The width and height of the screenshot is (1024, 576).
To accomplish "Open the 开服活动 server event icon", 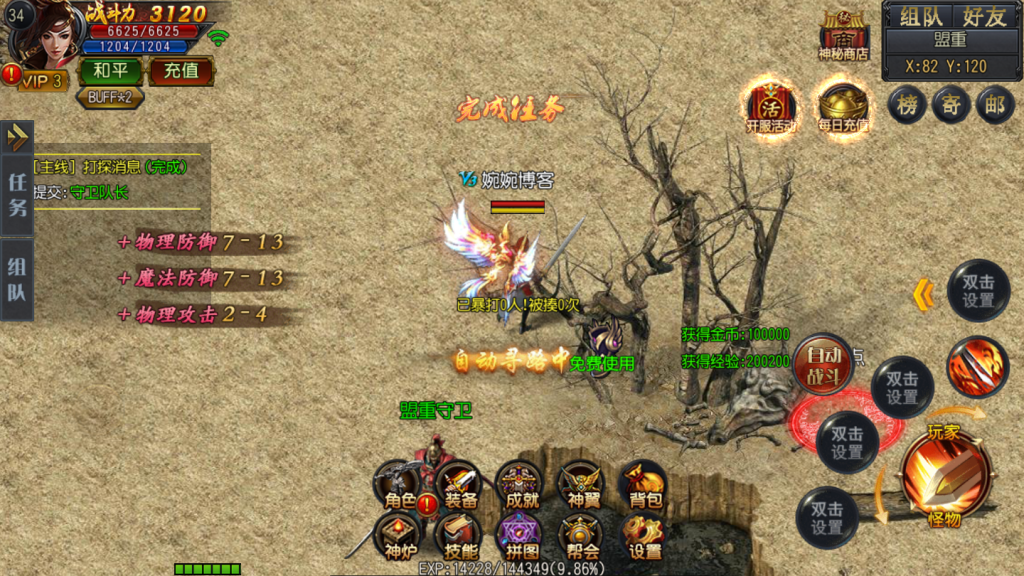I will [771, 105].
